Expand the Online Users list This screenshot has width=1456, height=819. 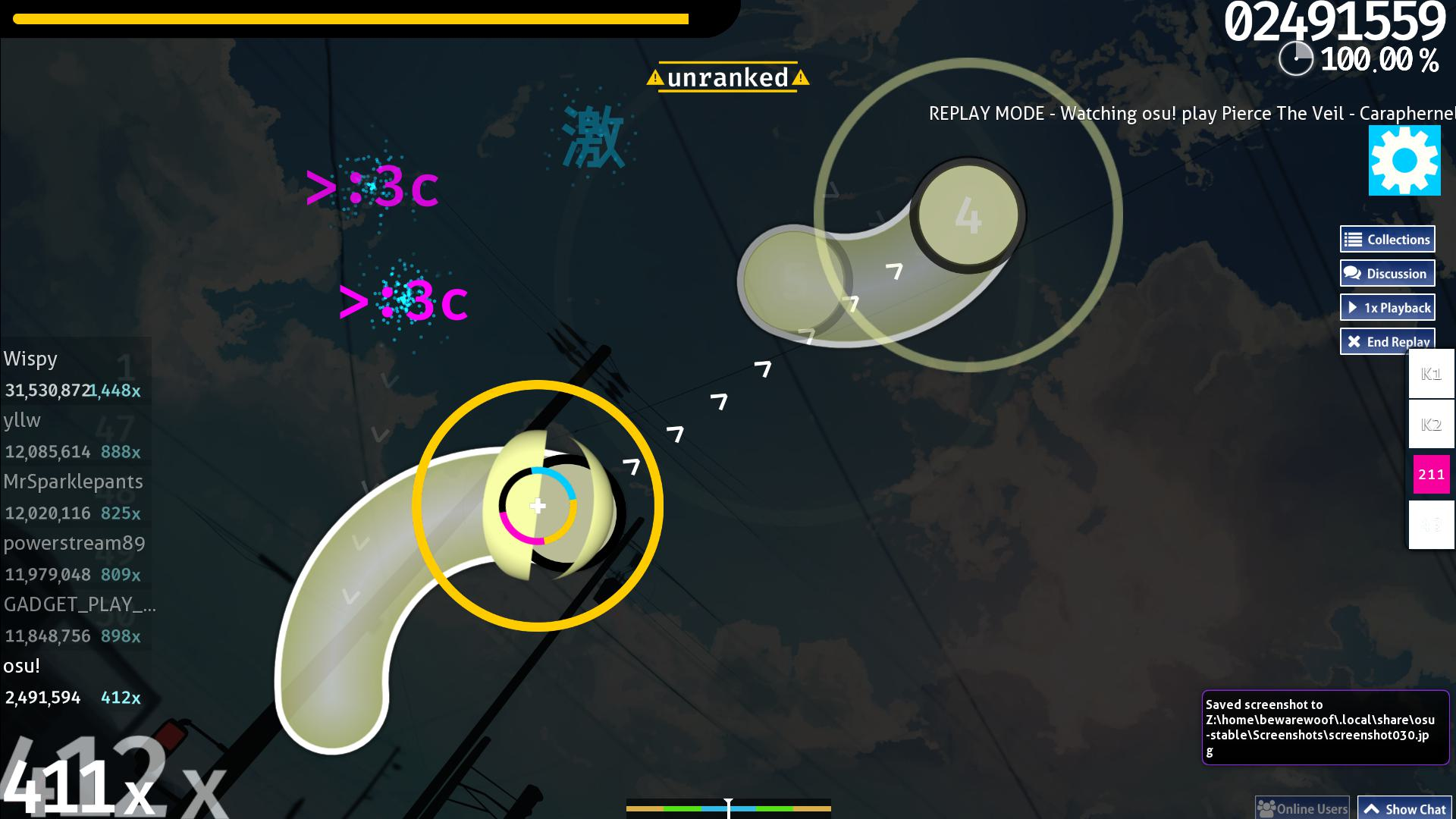point(1301,807)
